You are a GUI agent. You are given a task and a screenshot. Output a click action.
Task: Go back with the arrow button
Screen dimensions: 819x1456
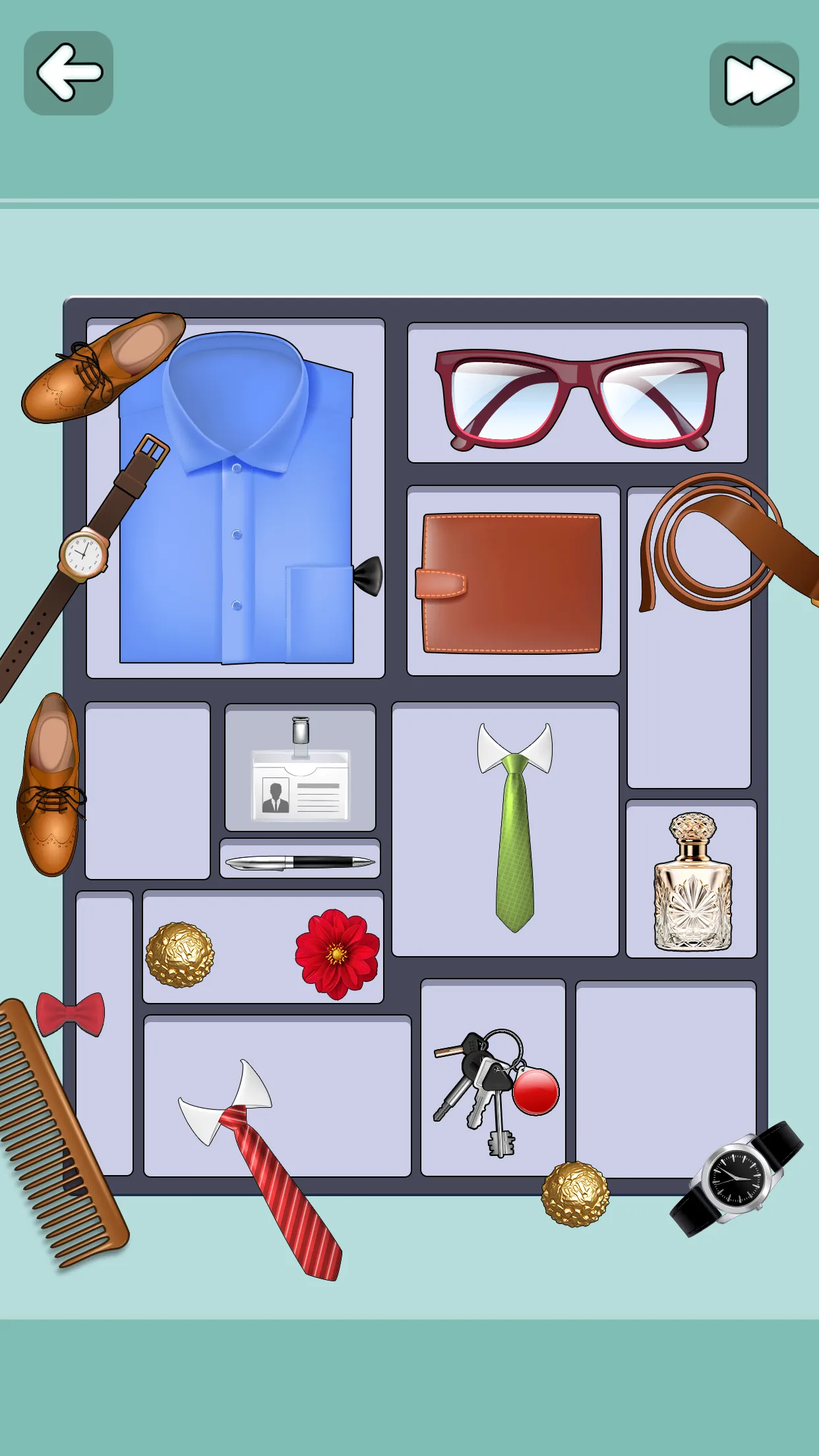click(x=69, y=73)
